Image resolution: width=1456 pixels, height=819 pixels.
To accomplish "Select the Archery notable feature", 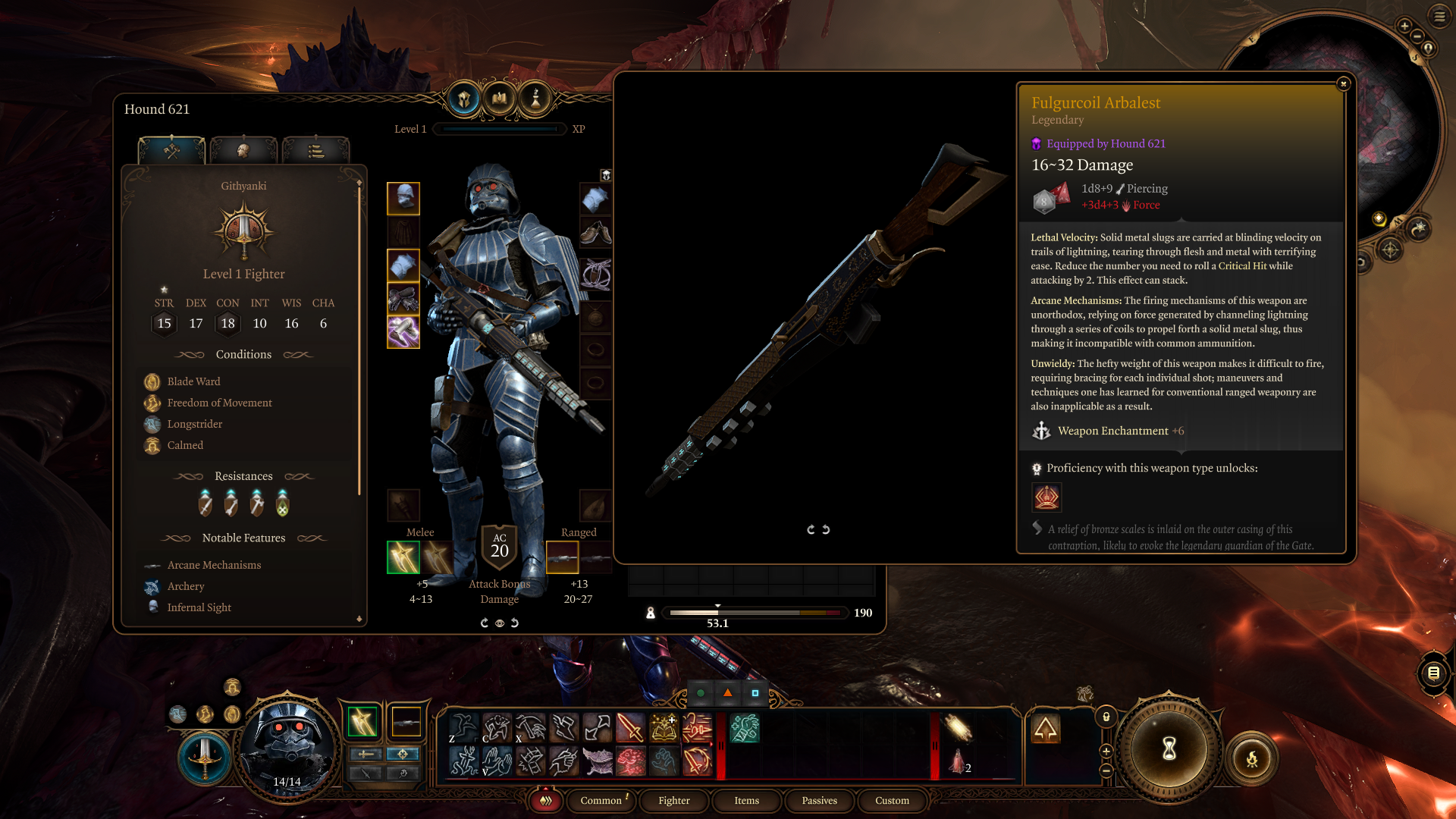I will pyautogui.click(x=186, y=586).
